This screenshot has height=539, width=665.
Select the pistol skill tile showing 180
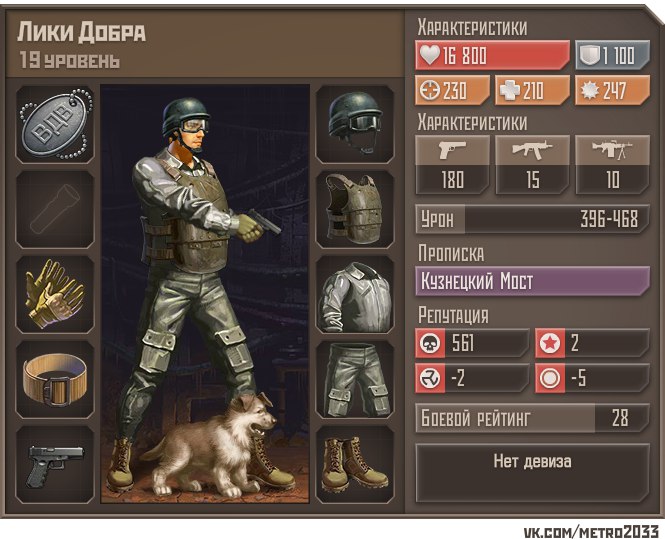click(x=452, y=166)
